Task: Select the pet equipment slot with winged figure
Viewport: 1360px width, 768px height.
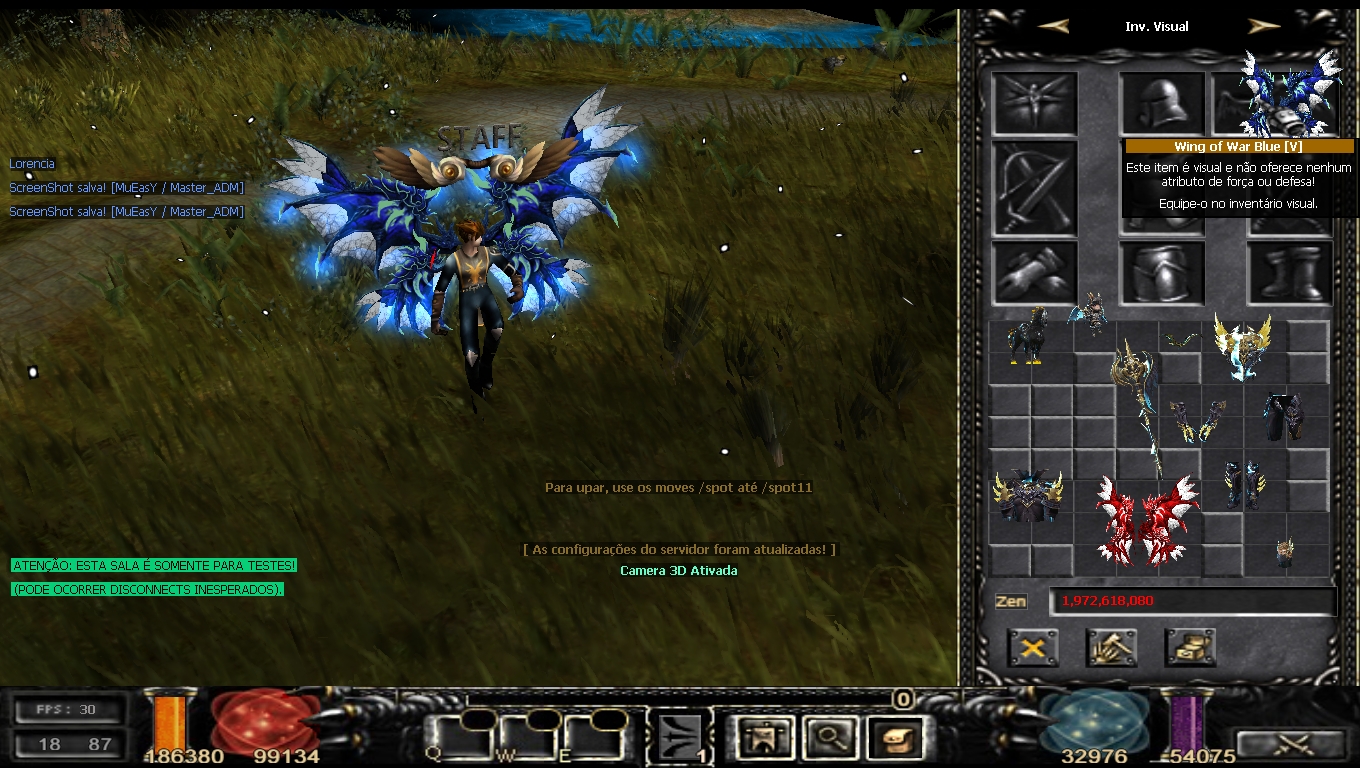Action: [x=1034, y=104]
